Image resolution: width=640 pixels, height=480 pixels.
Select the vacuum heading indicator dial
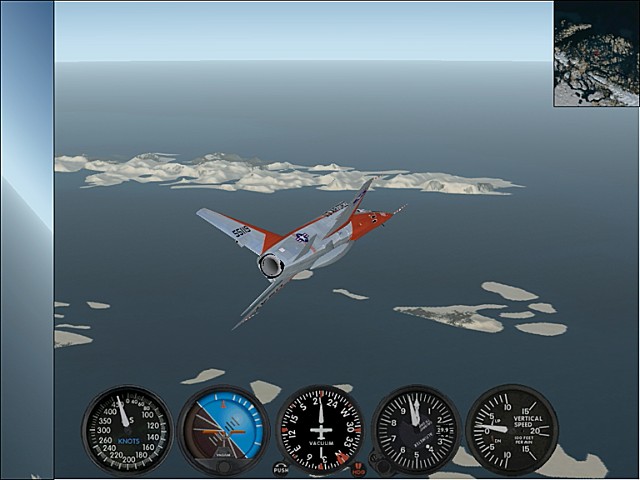[x=320, y=430]
